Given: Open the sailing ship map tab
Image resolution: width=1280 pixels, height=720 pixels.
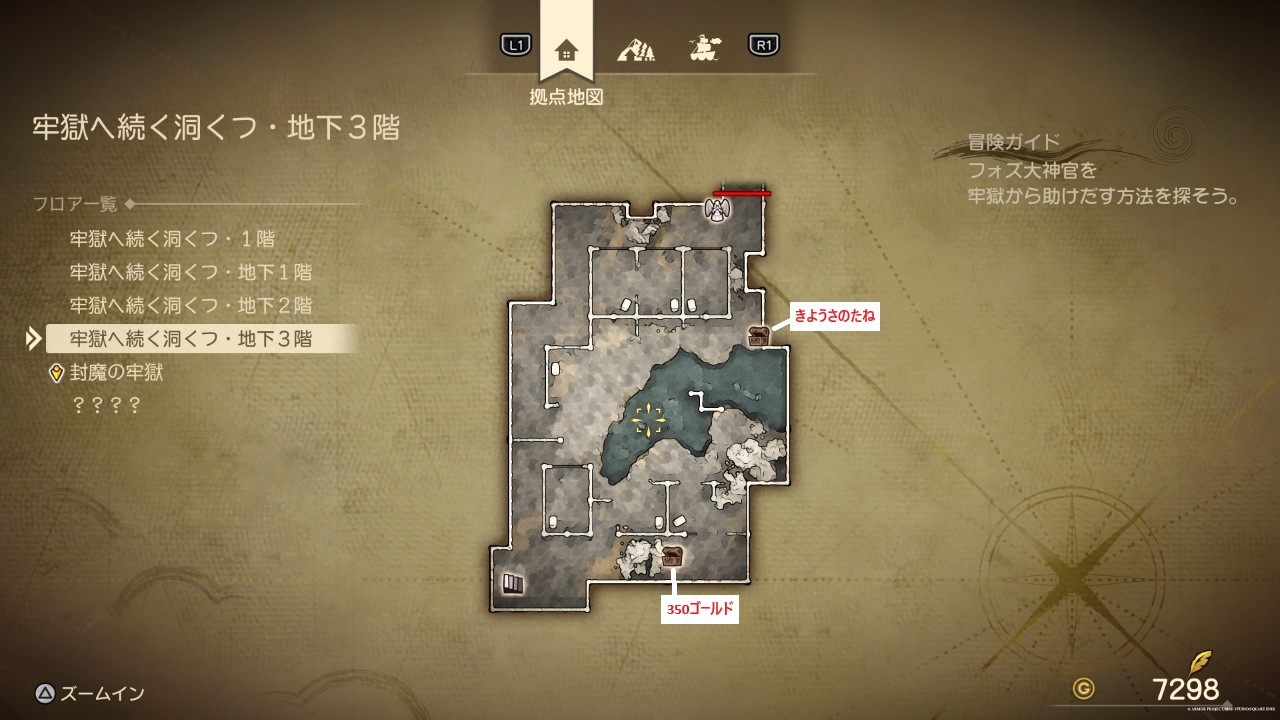Looking at the screenshot, I should pos(705,47).
